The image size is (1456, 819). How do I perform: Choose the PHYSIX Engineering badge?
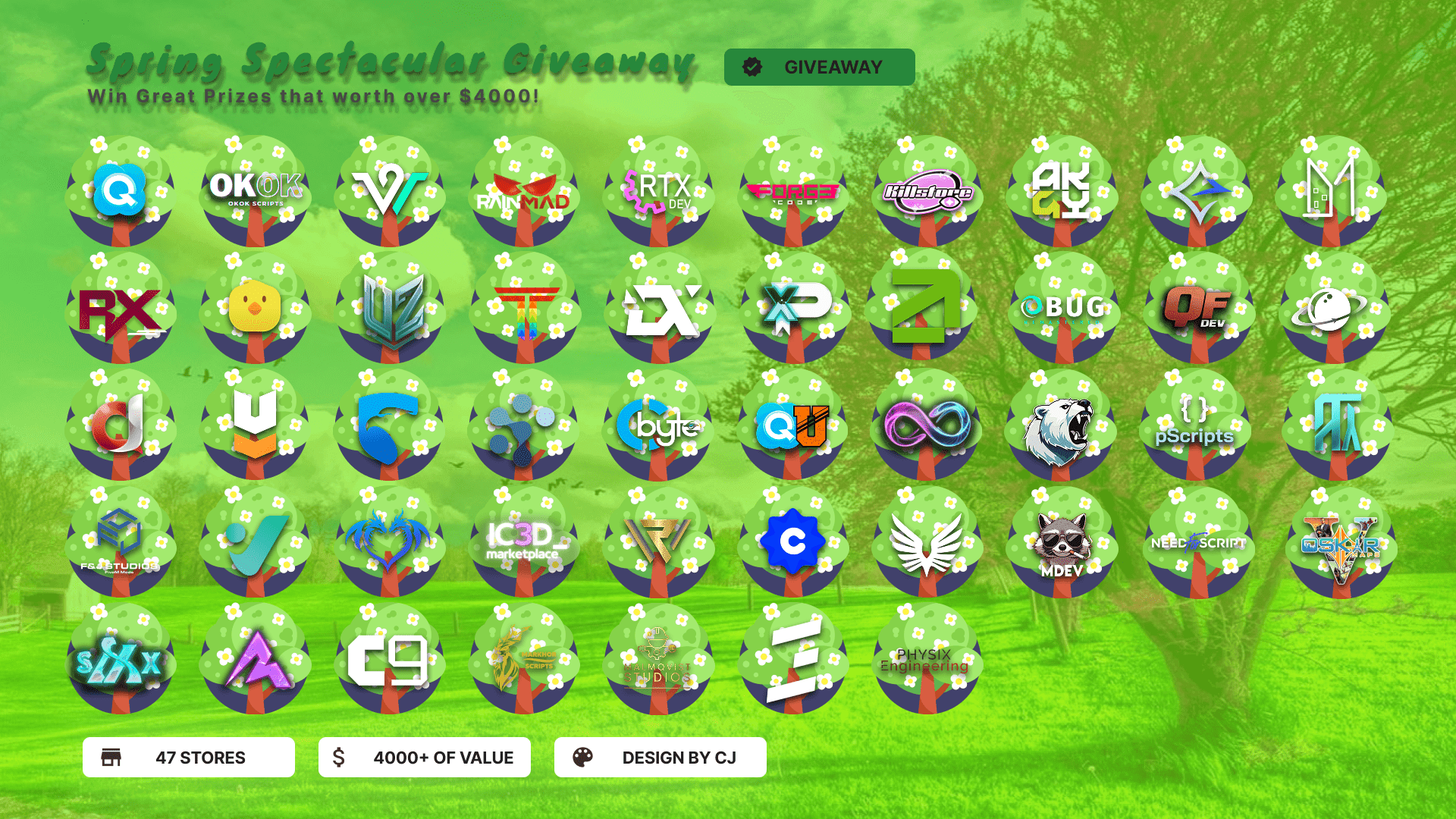tap(925, 660)
